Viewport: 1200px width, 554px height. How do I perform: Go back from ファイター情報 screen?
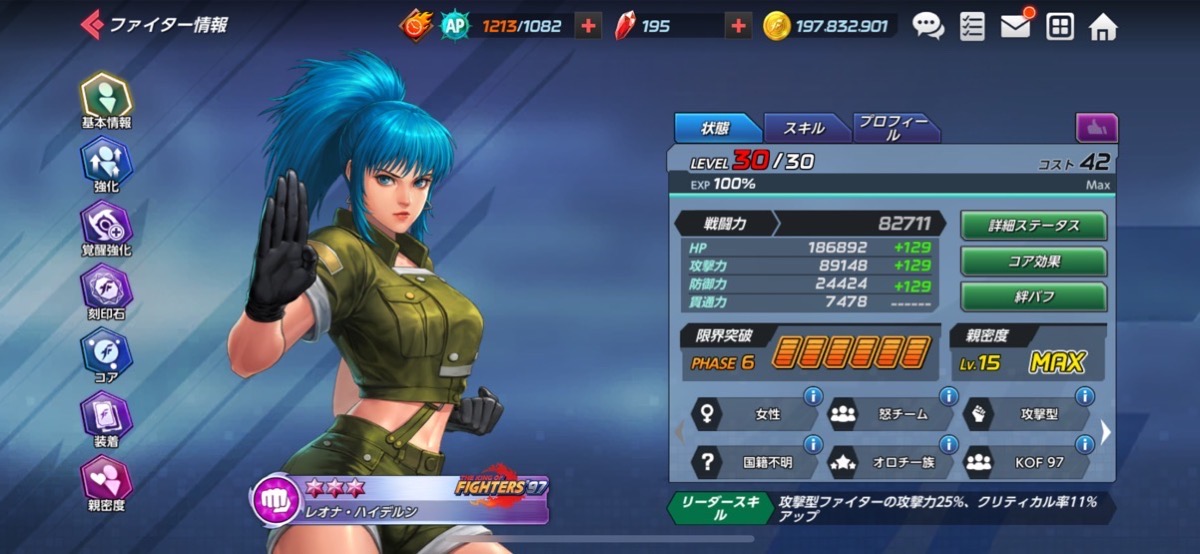tap(92, 24)
